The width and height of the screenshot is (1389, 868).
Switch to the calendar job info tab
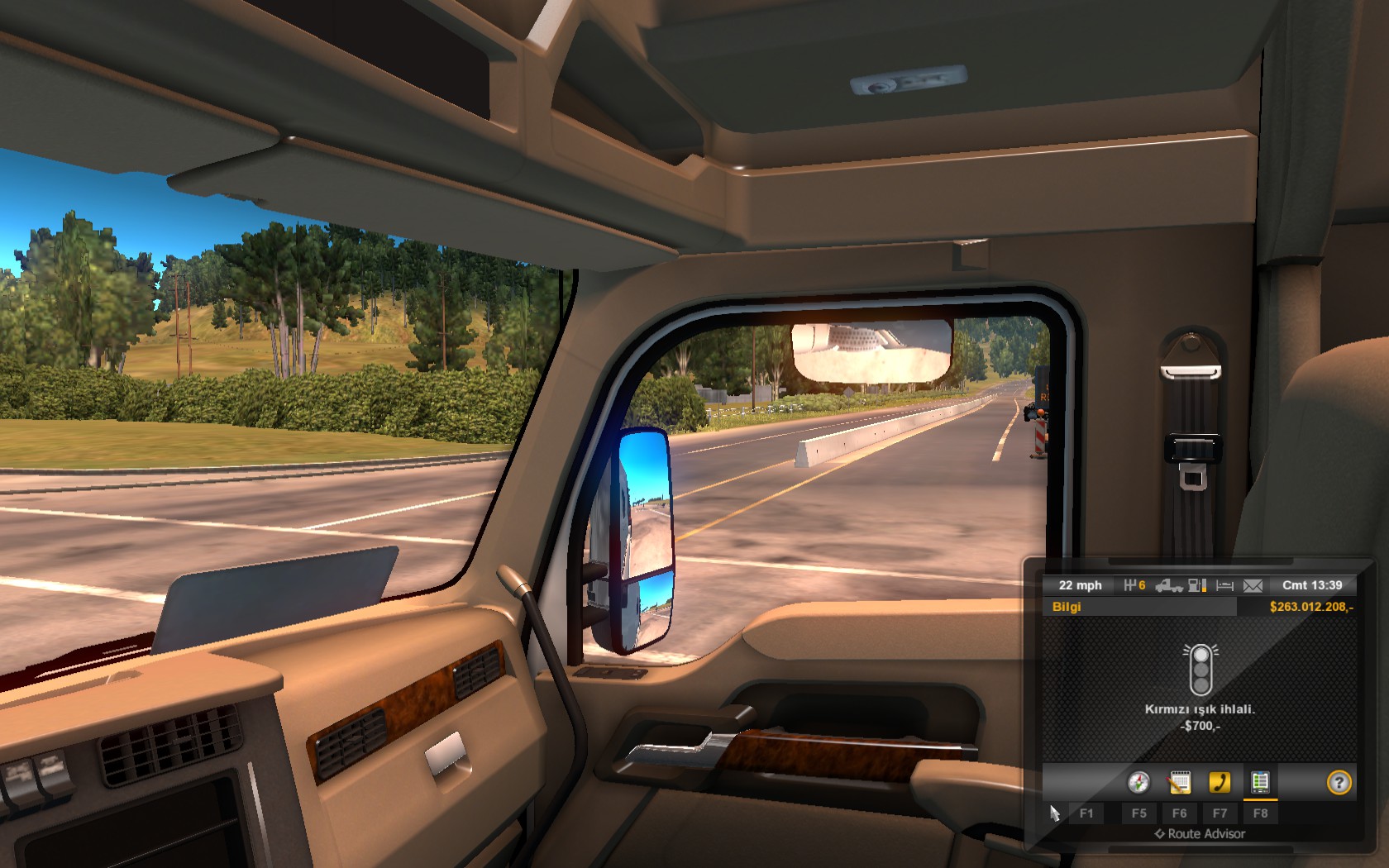[x=1179, y=782]
